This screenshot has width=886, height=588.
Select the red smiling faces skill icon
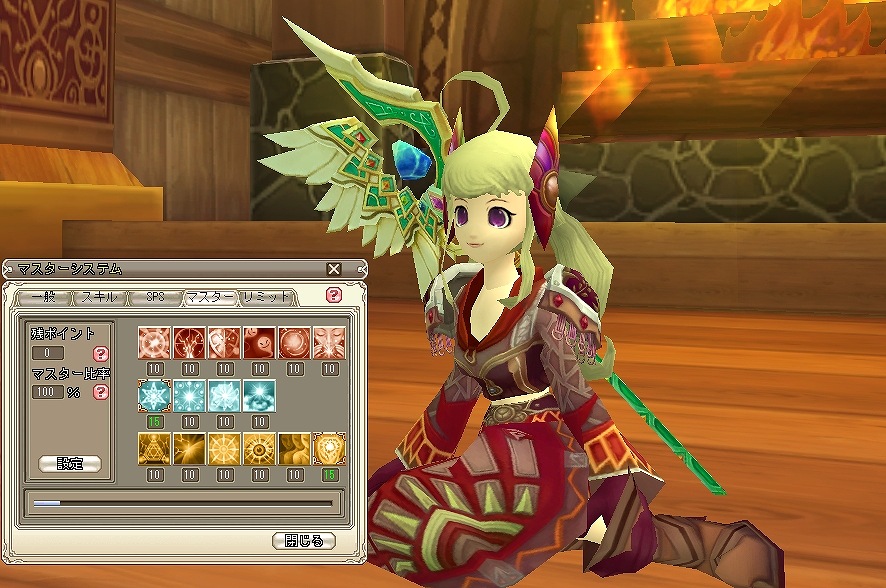258,341
